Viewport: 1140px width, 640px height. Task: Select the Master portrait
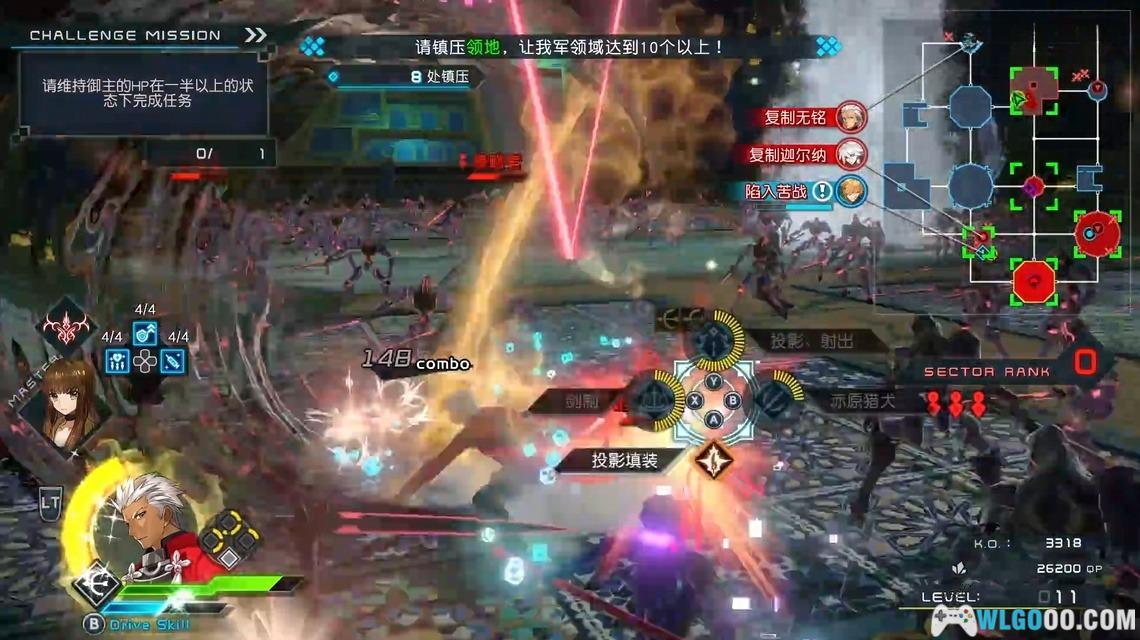(x=68, y=398)
